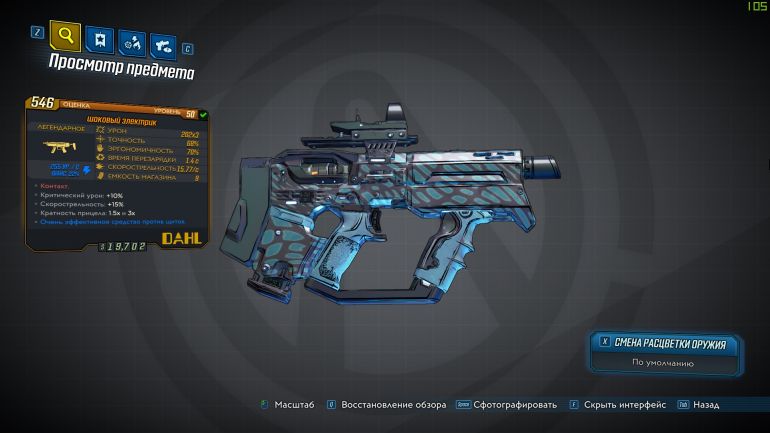Open the gear and figure tab
Image resolution: width=770 pixels, height=433 pixels.
coord(130,42)
